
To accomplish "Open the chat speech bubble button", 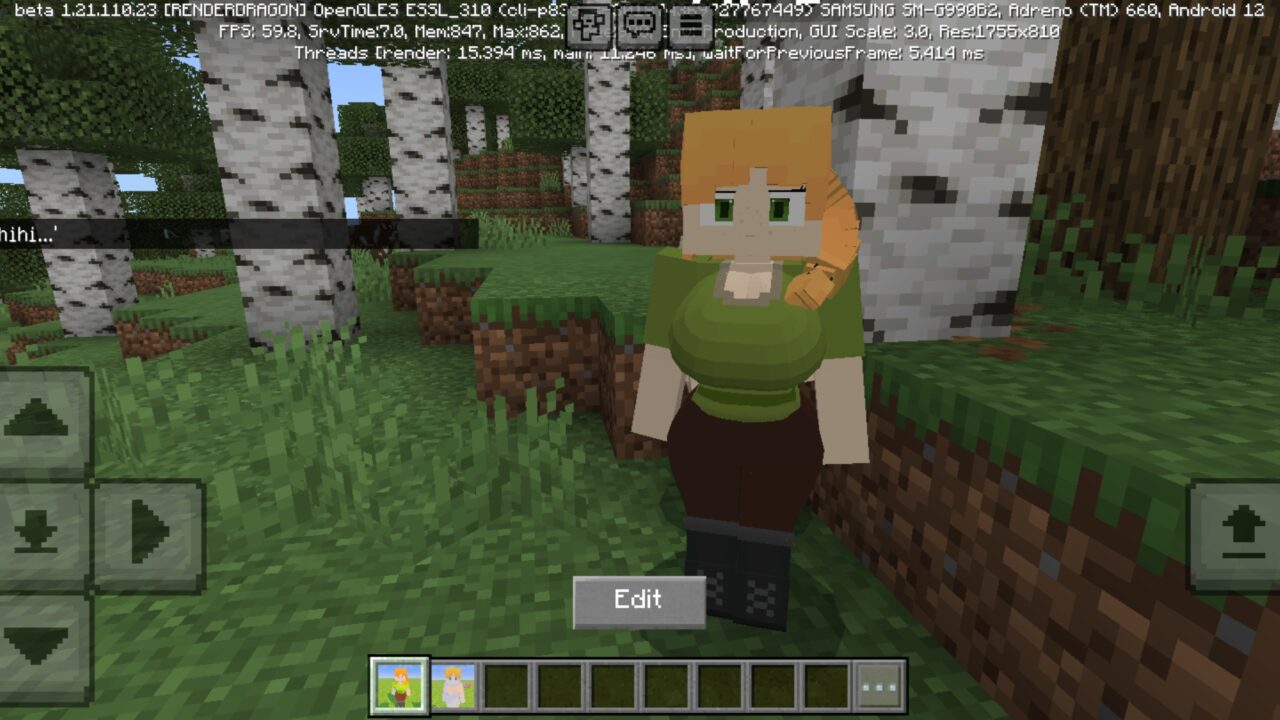I will (639, 24).
